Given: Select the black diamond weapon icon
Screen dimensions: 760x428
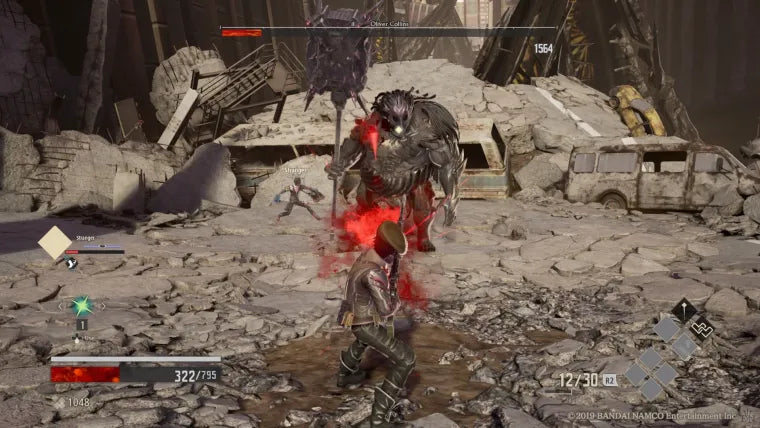Looking at the screenshot, I should coord(684,310).
